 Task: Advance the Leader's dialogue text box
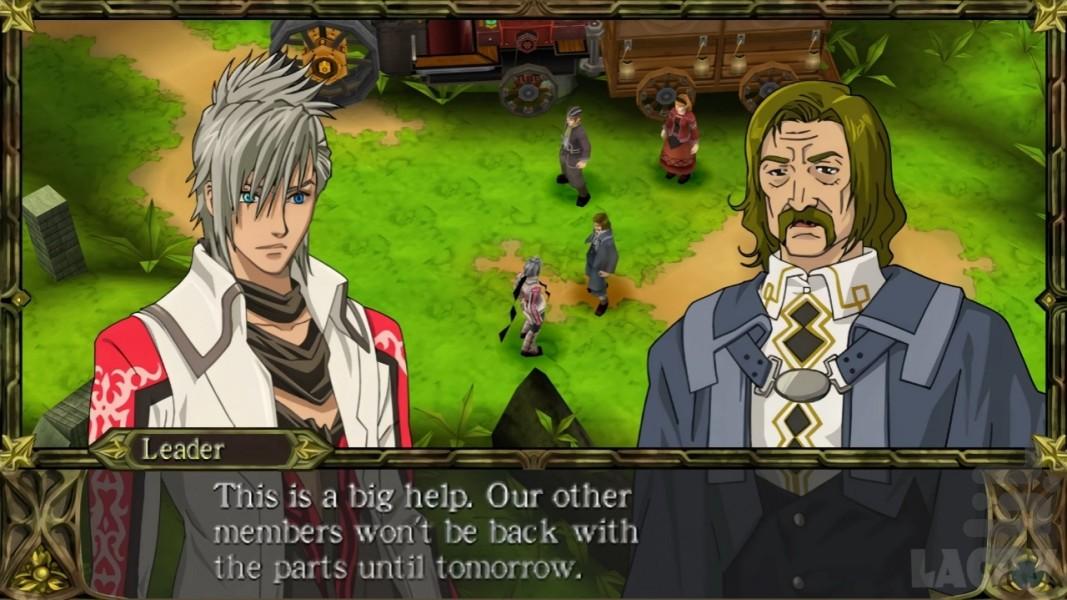pos(425,532)
